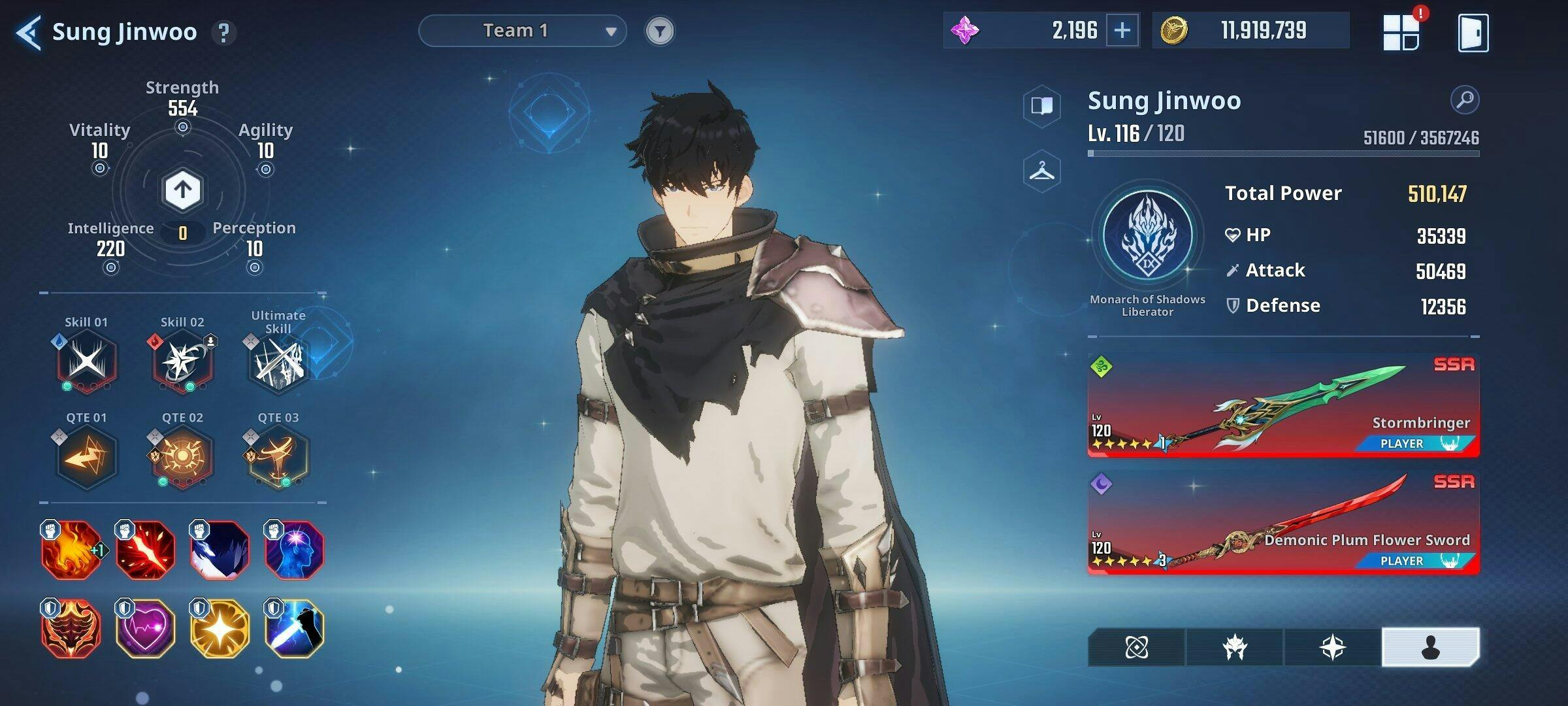Exit via the door icon
Image resolution: width=1568 pixels, height=706 pixels.
[1473, 32]
